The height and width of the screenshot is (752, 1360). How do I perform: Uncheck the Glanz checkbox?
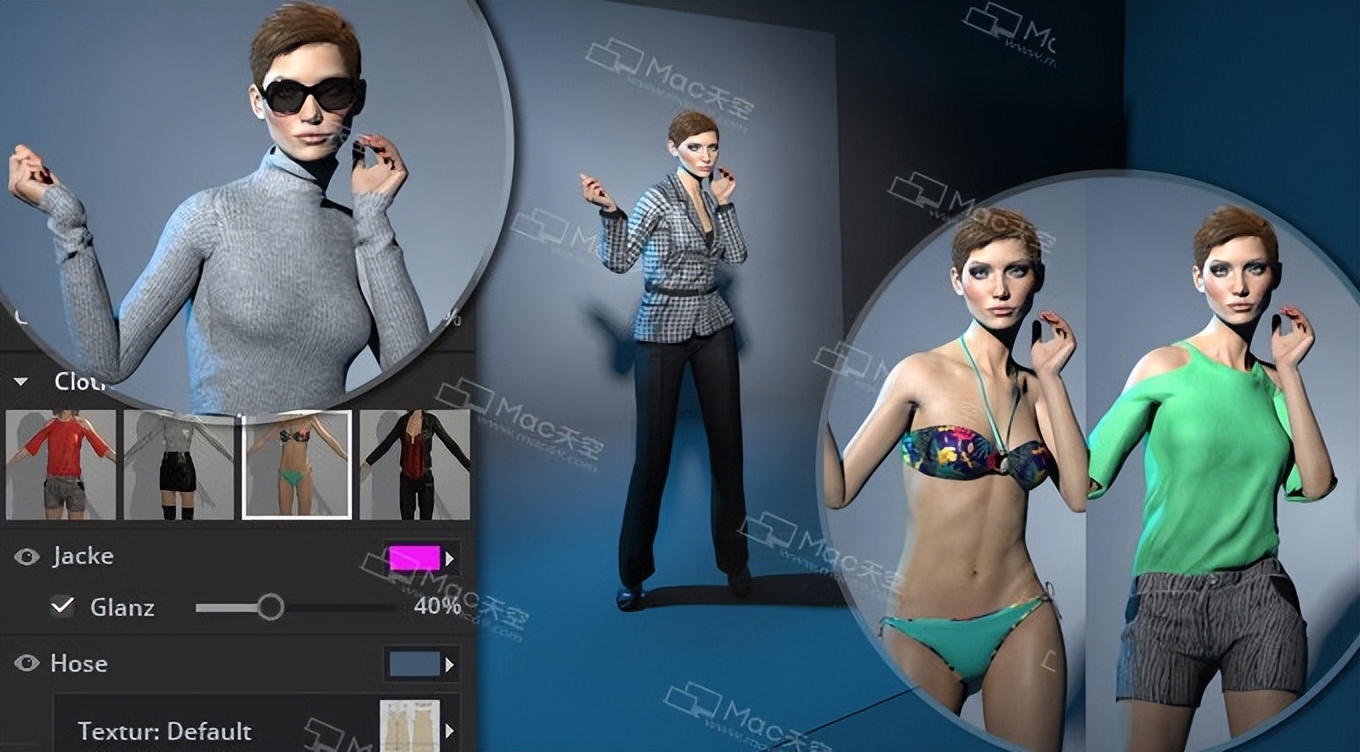click(x=63, y=606)
